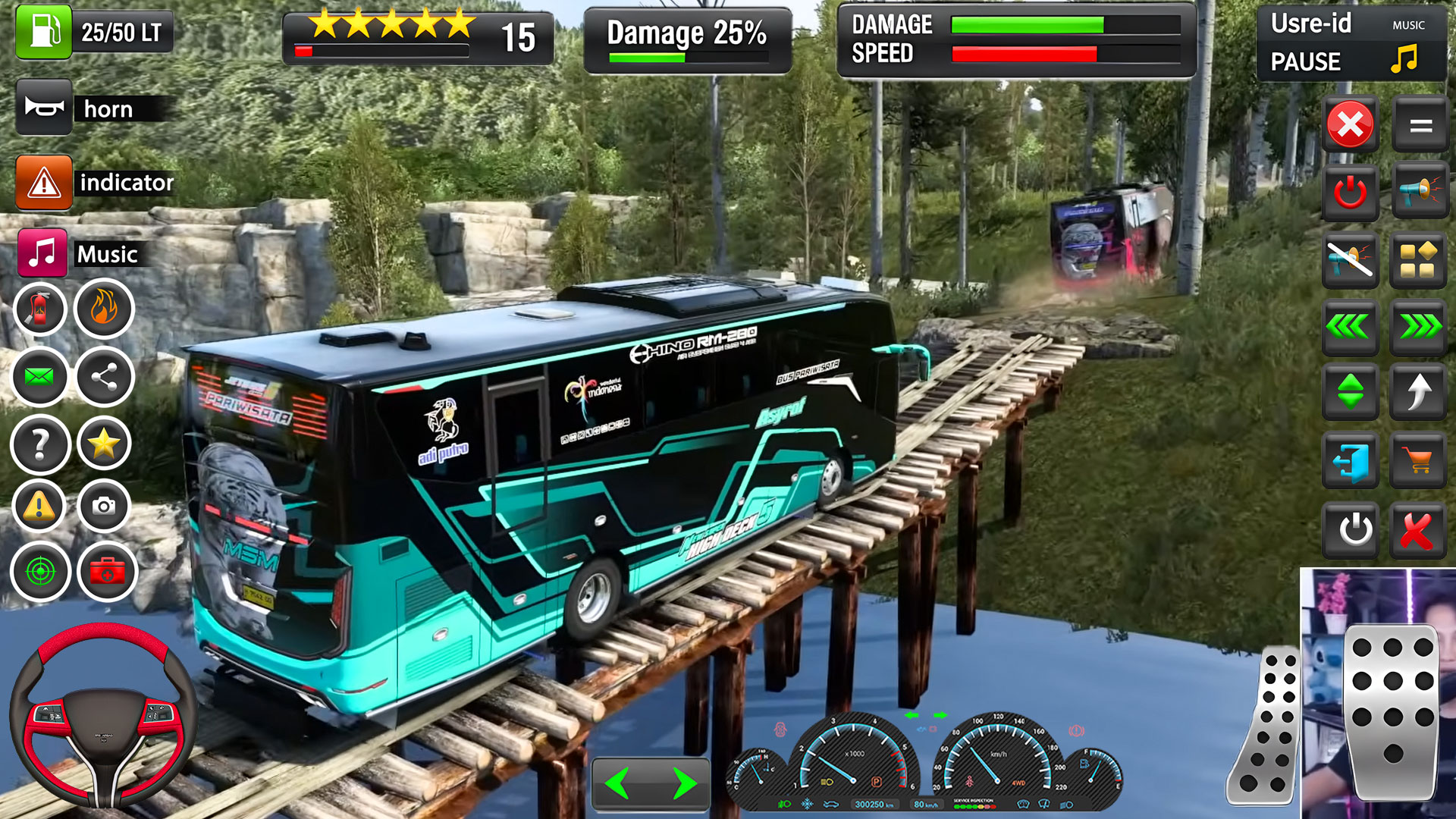Honk the horn button
The height and width of the screenshot is (819, 1456).
[44, 108]
